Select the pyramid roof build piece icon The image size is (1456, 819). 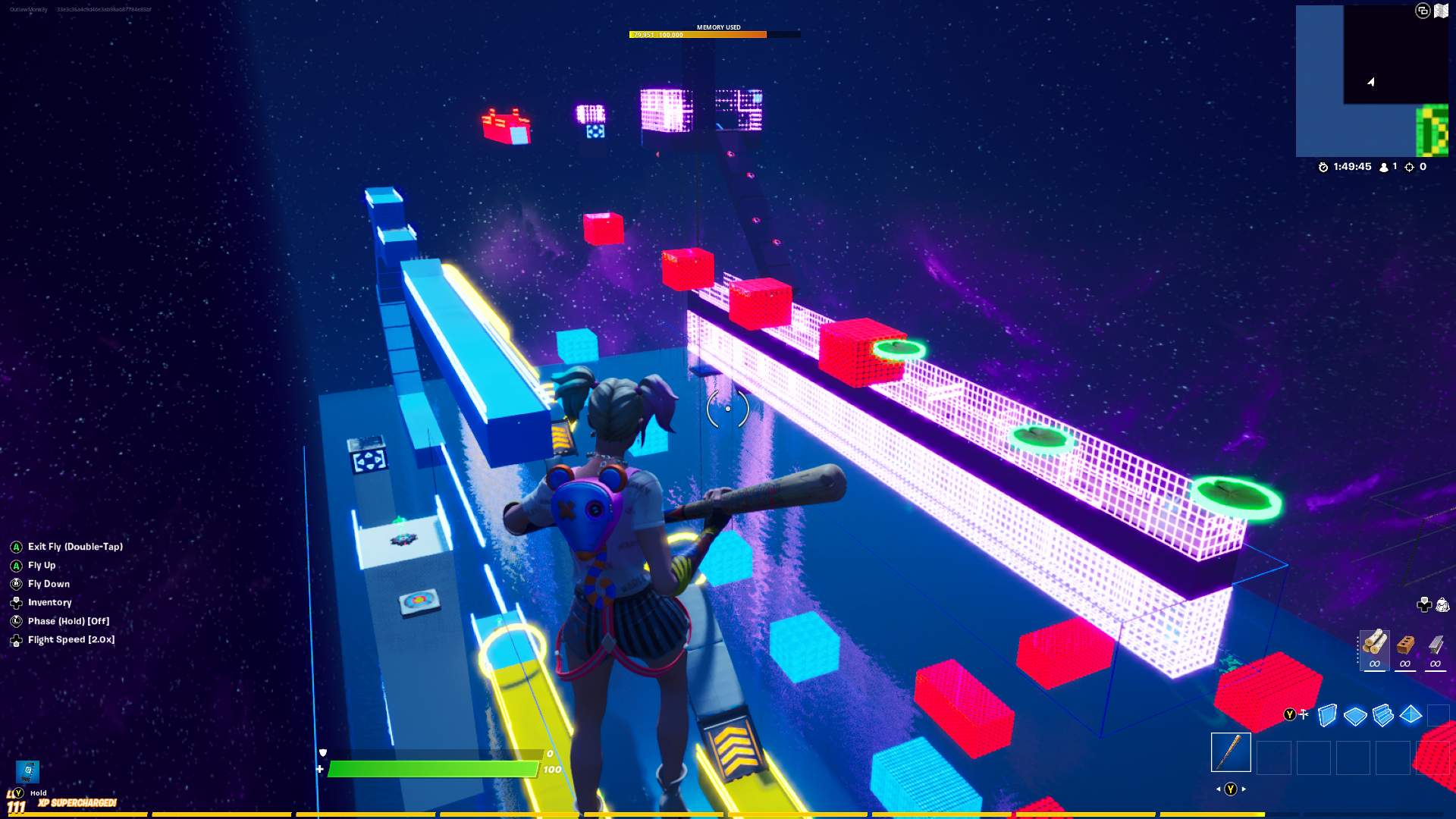[1411, 714]
